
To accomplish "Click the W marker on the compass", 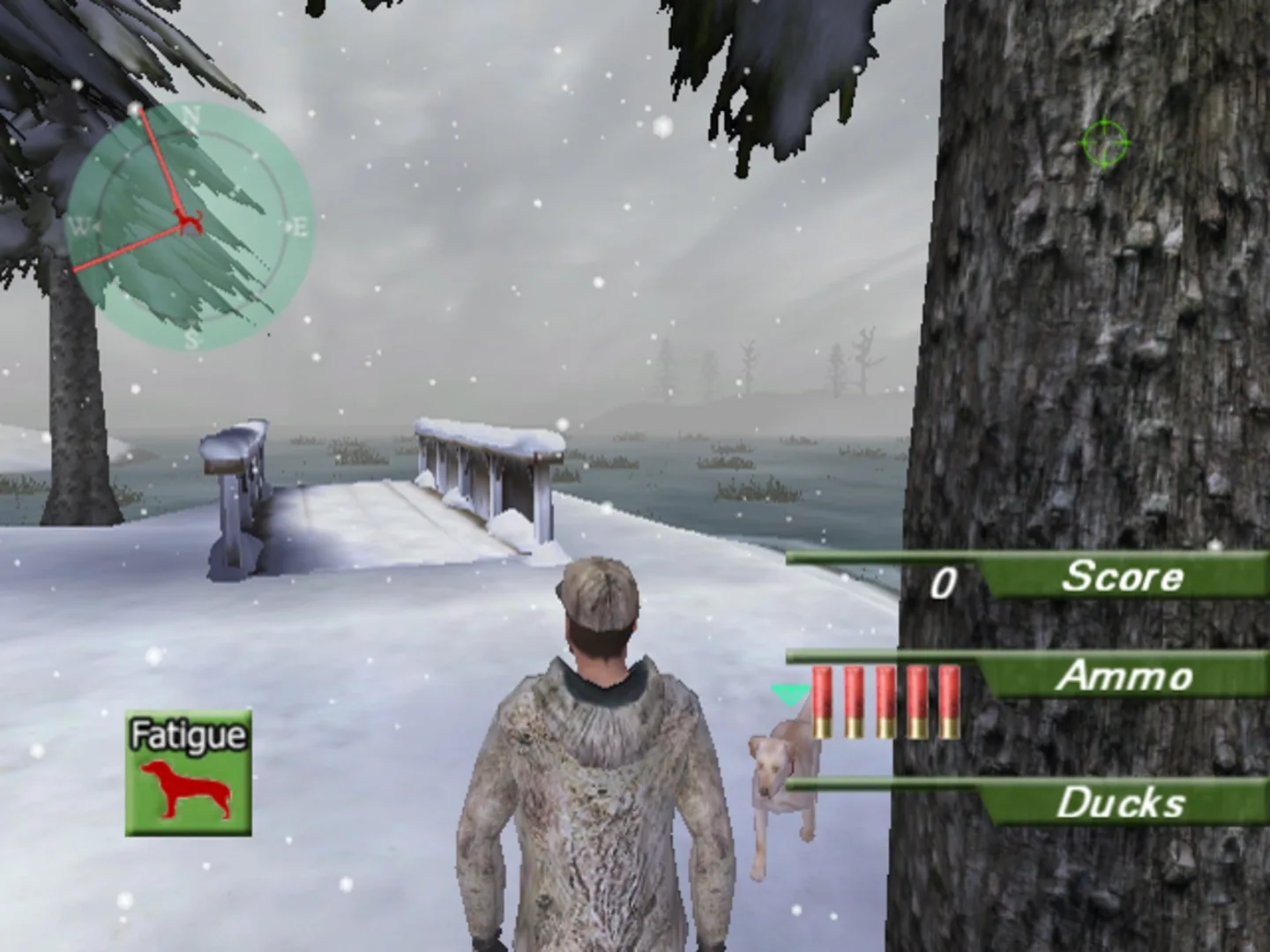I will (x=80, y=224).
